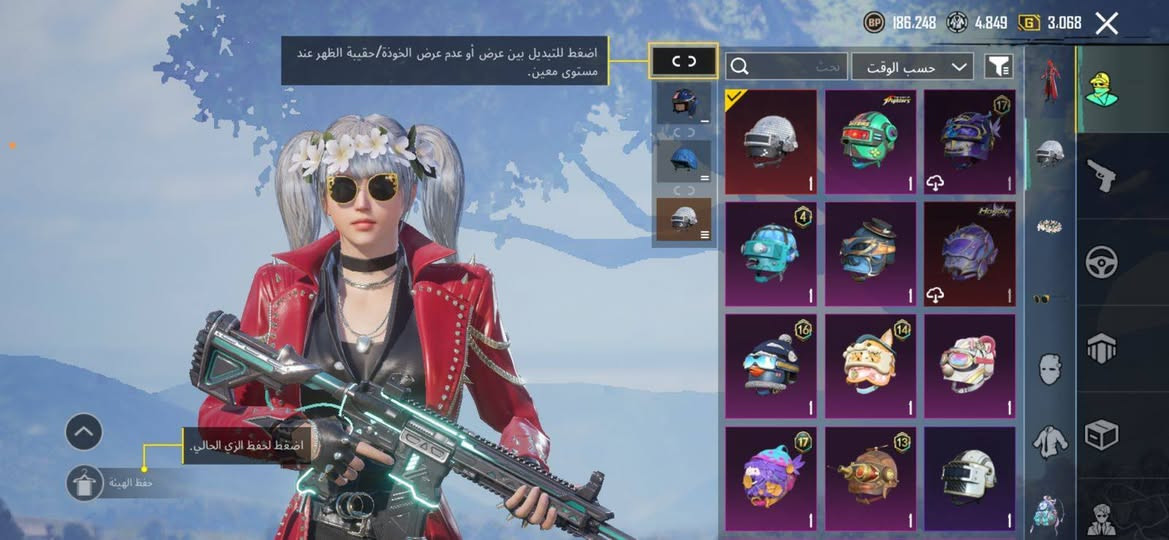
Task: Focus the helmet search field
Action: point(790,67)
